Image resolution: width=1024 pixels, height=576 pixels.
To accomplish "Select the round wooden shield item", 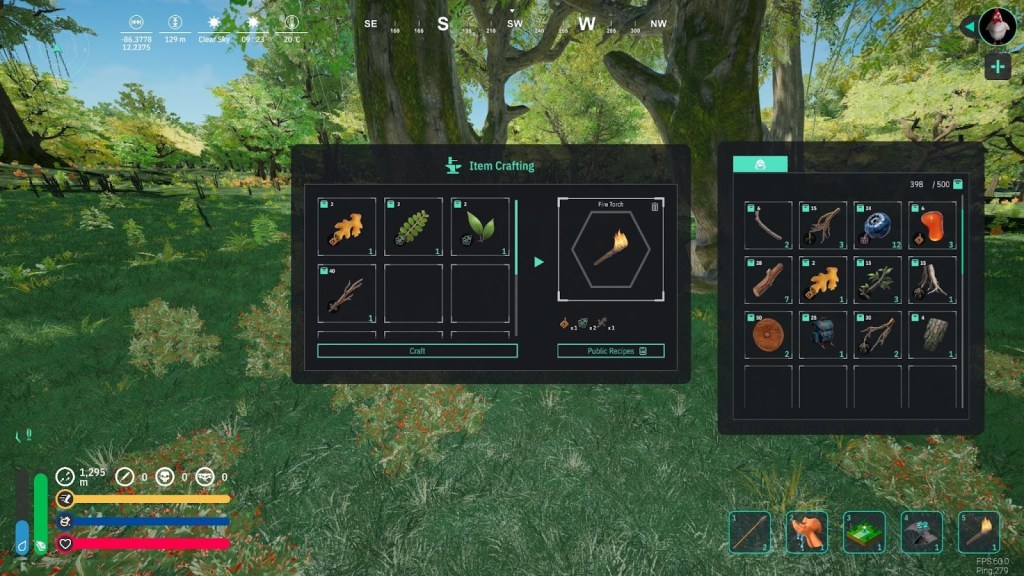I will pyautogui.click(x=769, y=335).
